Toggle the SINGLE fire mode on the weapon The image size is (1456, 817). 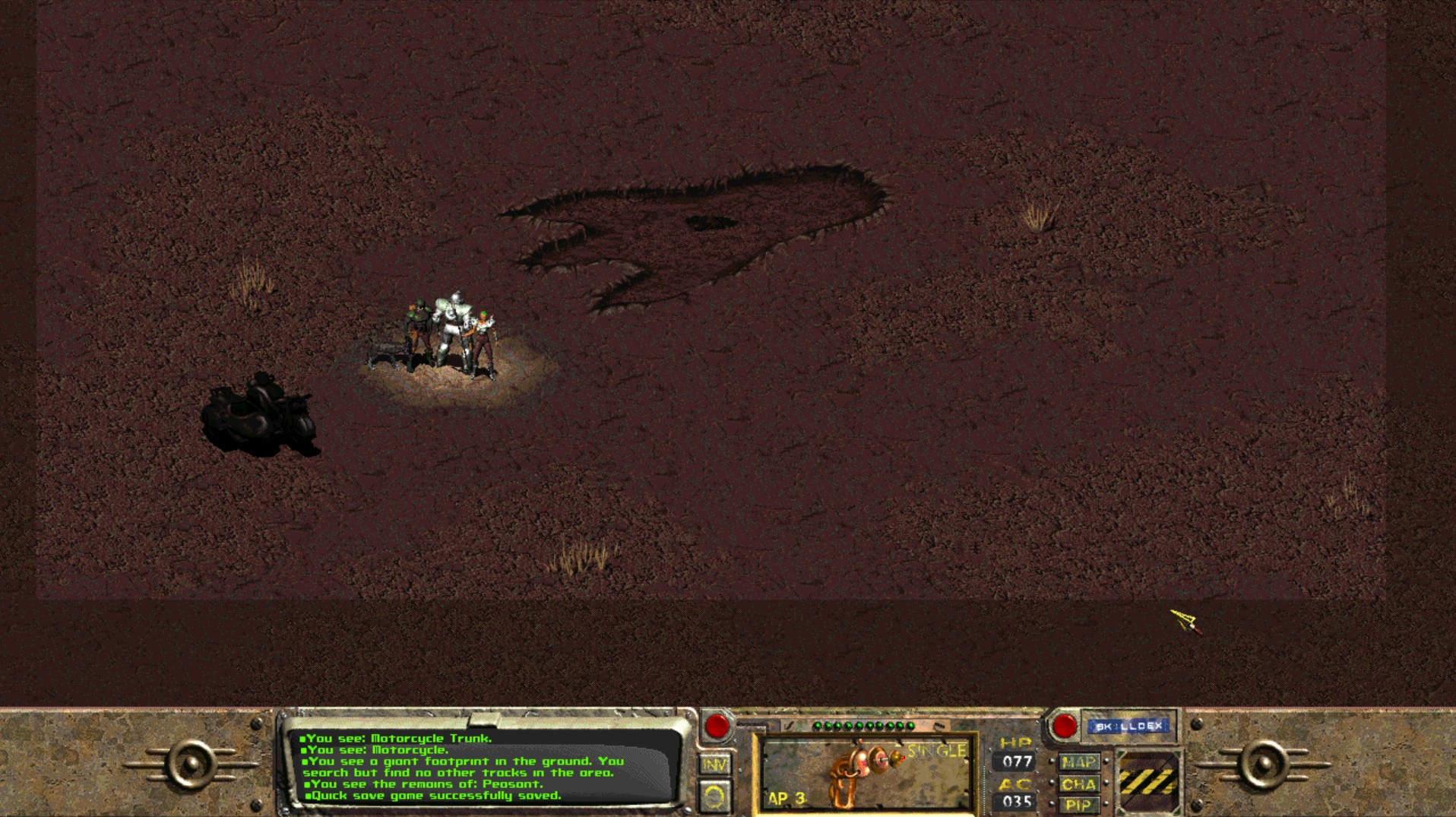coord(936,751)
